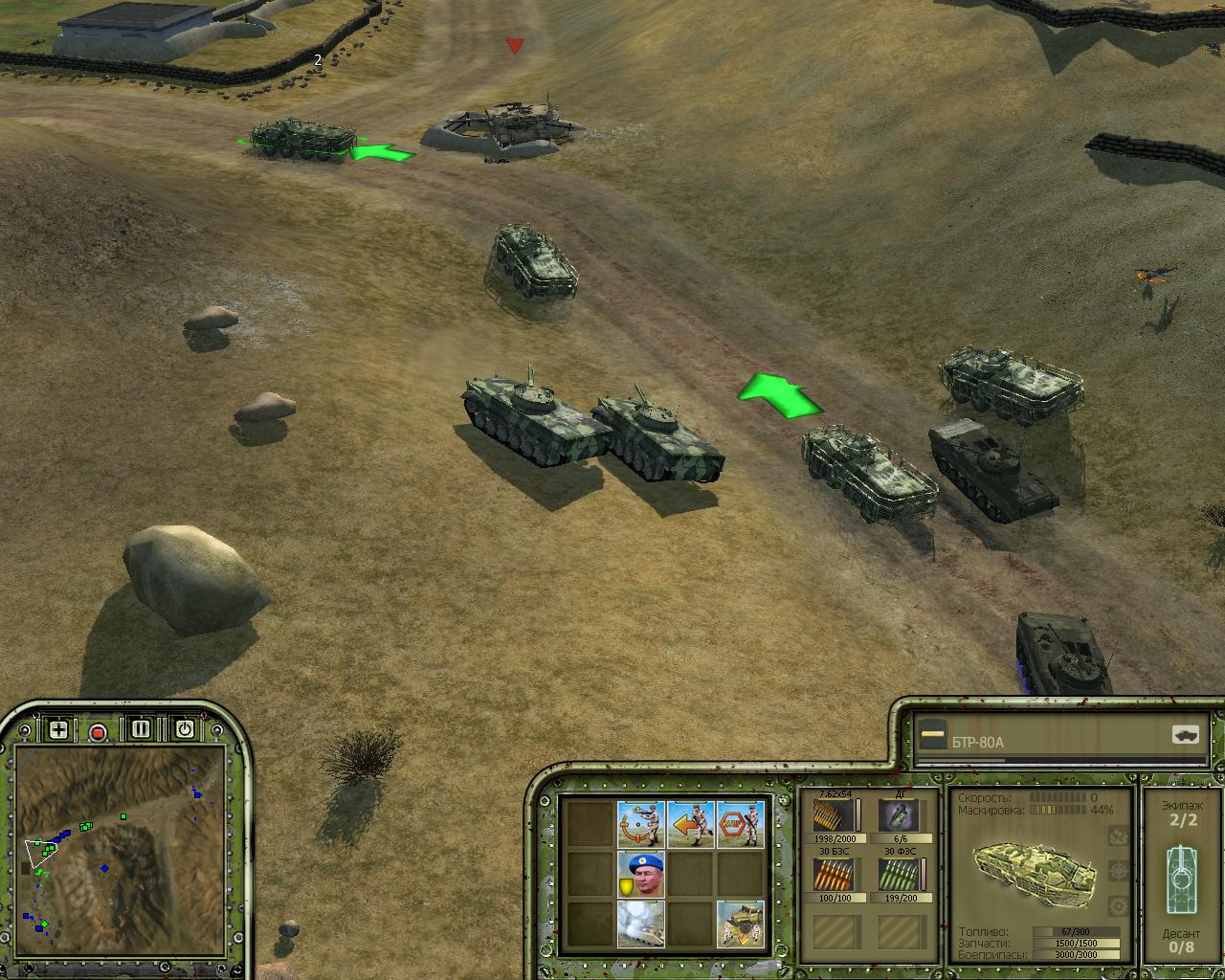Activate the attack target command icon
Image resolution: width=1225 pixels, height=980 pixels.
click(641, 823)
